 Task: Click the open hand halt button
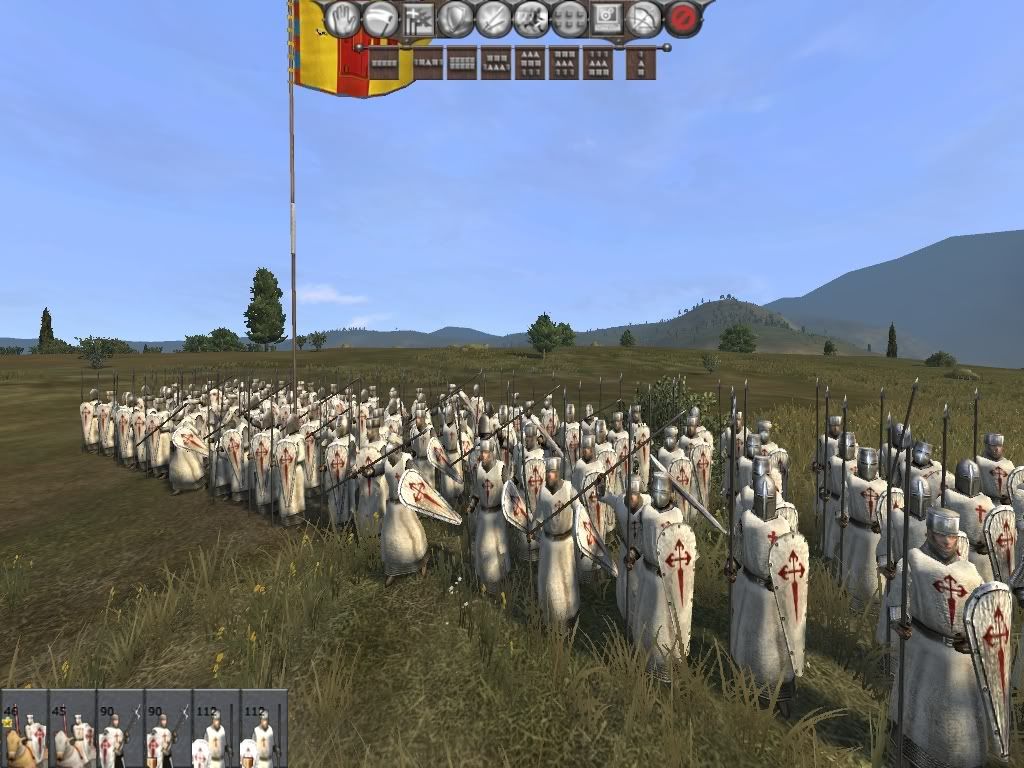tap(343, 18)
